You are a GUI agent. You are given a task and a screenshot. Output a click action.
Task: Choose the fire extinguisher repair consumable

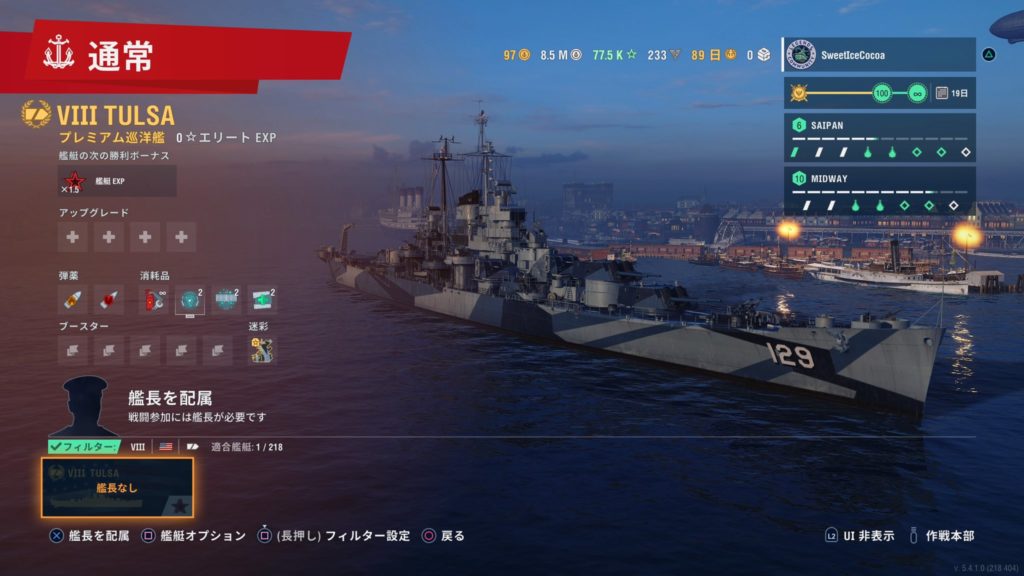154,298
